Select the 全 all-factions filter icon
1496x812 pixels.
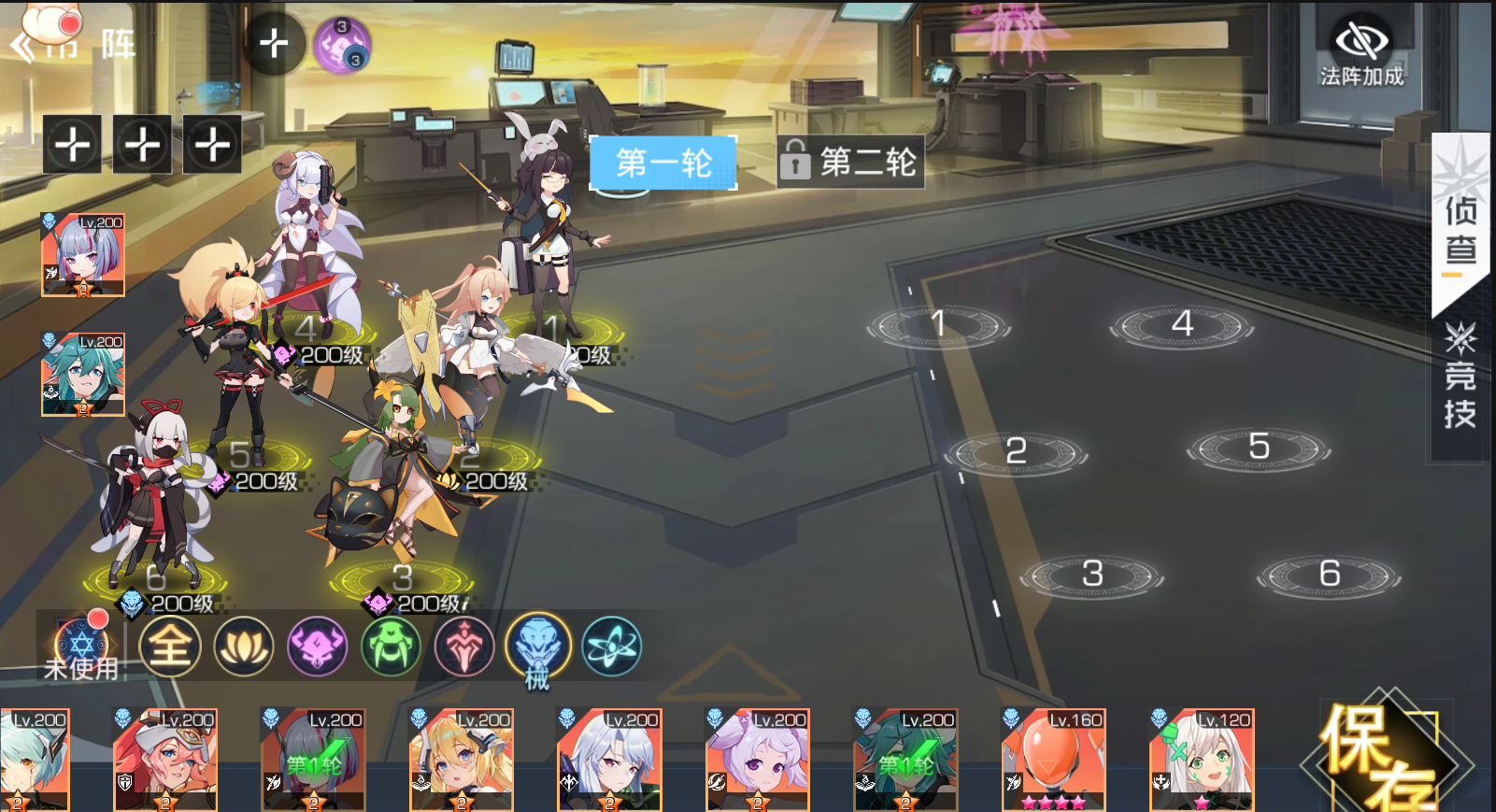click(169, 647)
